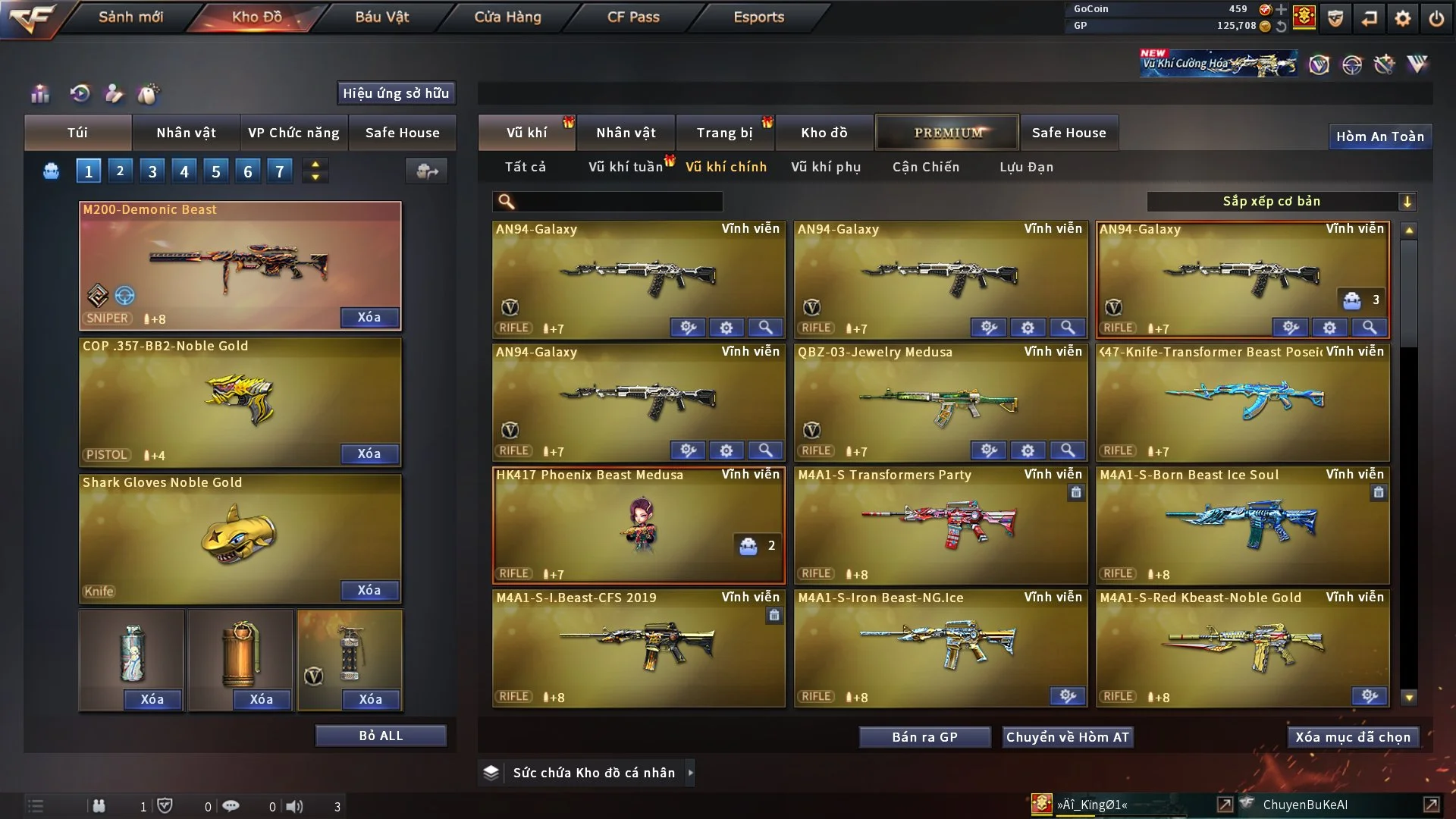Choose the M4A1-S Transformers Party rifle
Image resolution: width=1456 pixels, height=819 pixels.
click(x=940, y=523)
